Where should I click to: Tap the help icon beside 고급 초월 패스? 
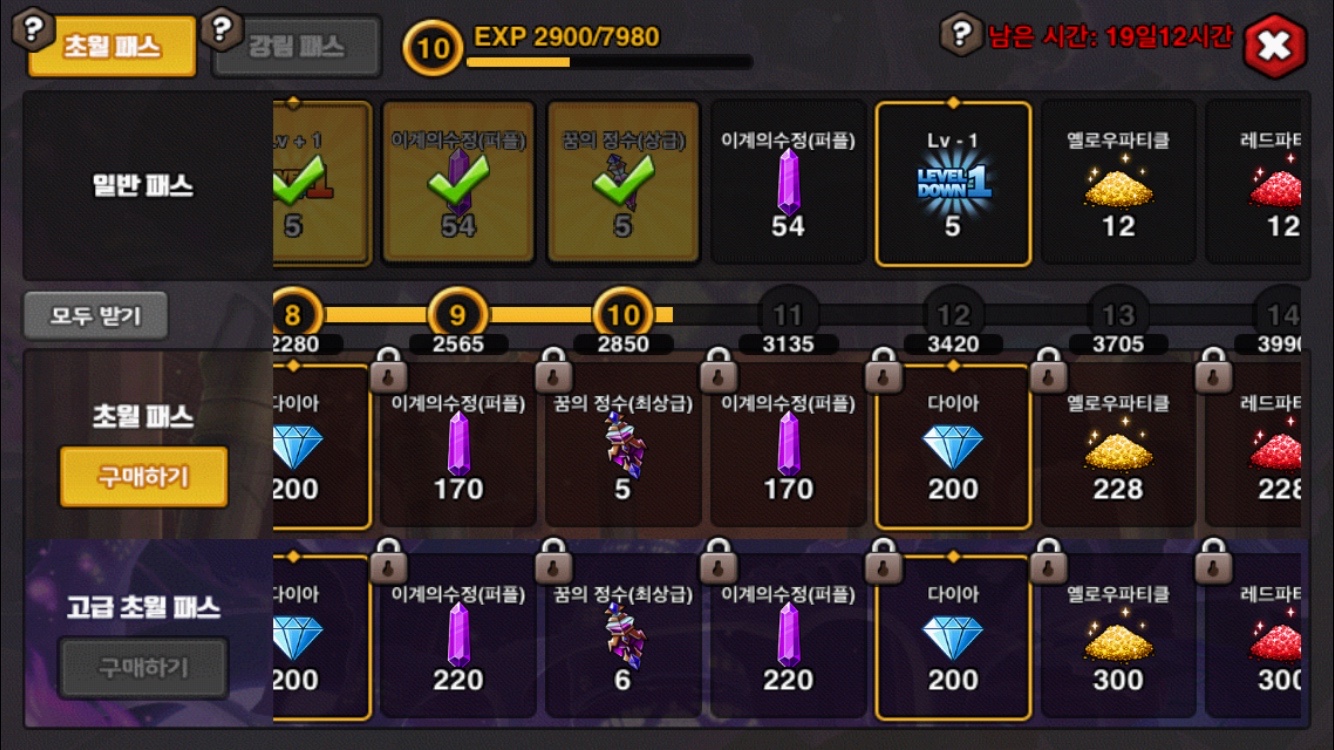tap(36, 713)
